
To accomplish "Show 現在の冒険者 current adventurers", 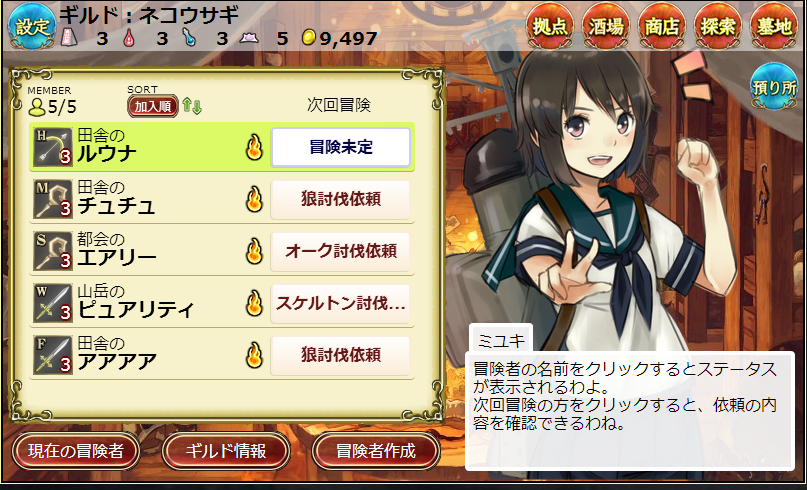I will (76, 451).
